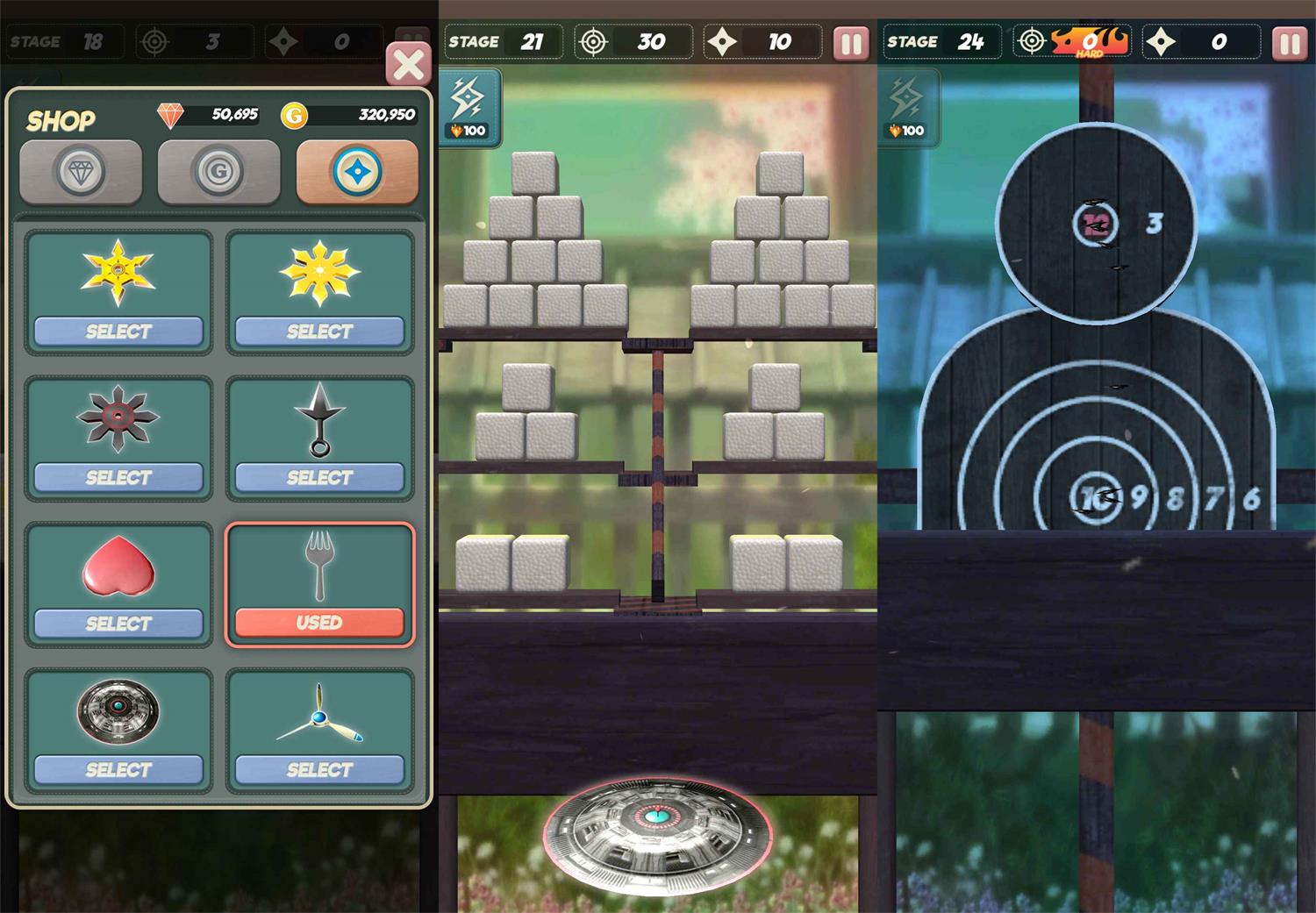Select the three-blade propeller weapon

point(319,769)
